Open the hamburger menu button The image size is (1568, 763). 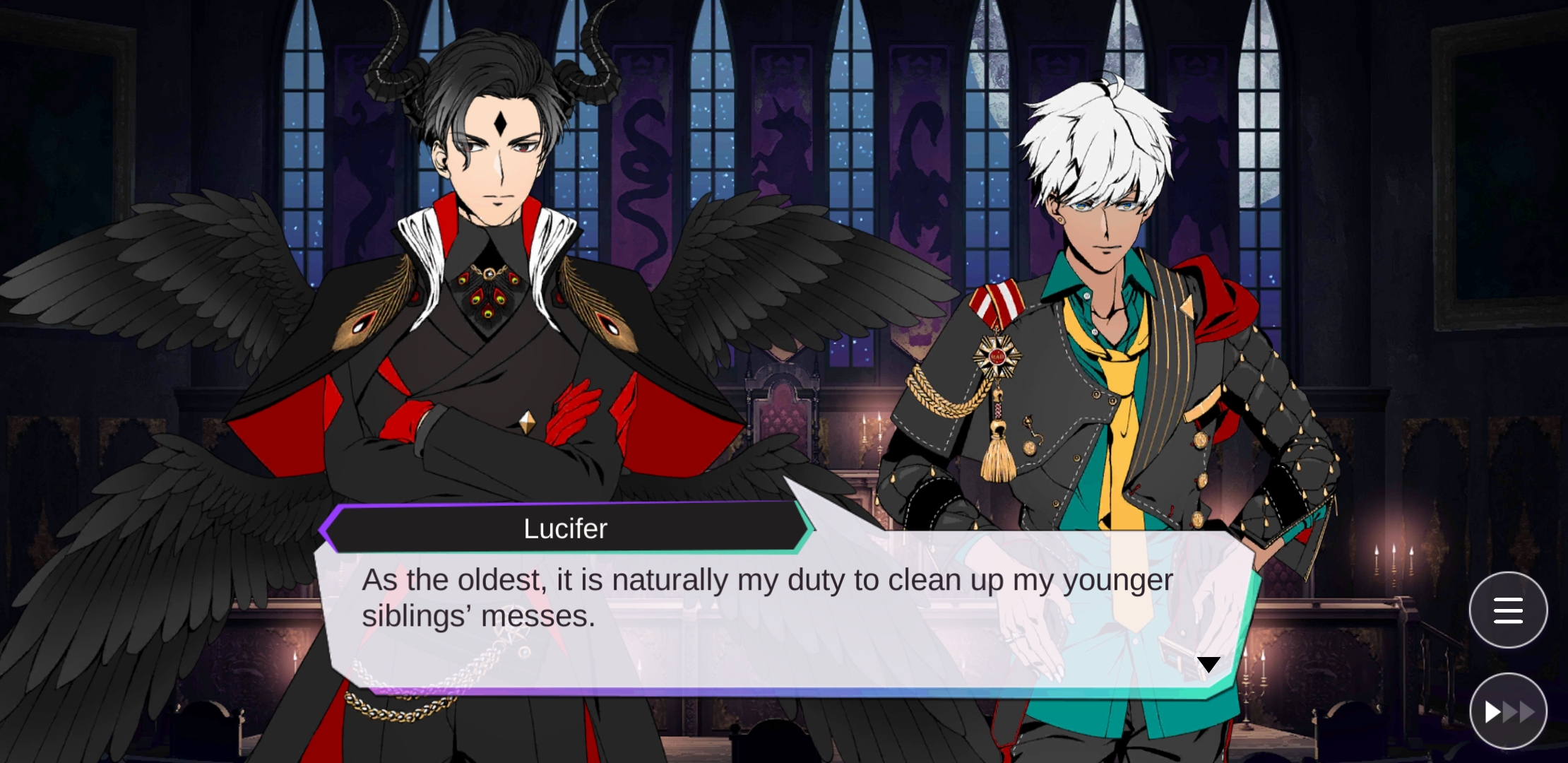(1507, 610)
